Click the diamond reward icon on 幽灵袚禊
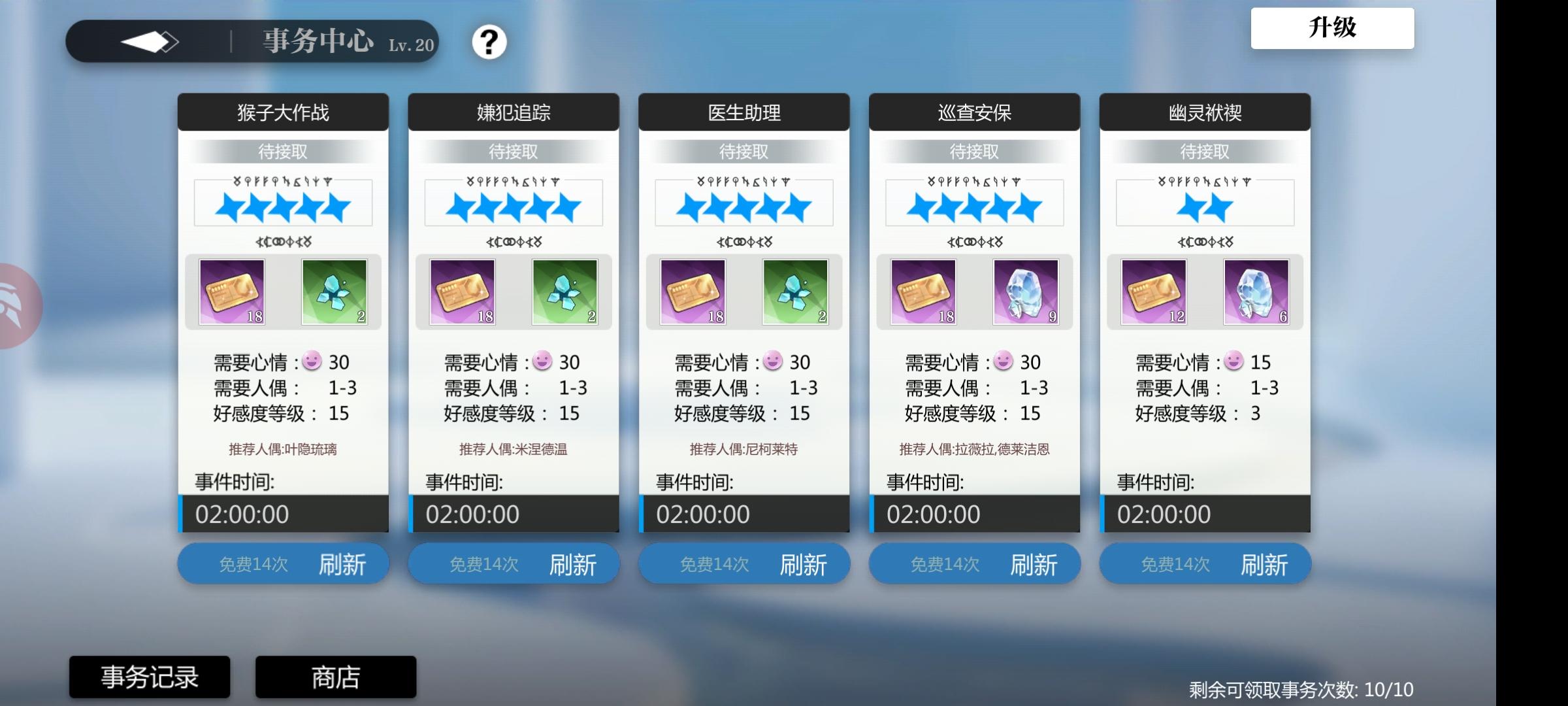This screenshot has height=706, width=1568. pyautogui.click(x=1256, y=292)
